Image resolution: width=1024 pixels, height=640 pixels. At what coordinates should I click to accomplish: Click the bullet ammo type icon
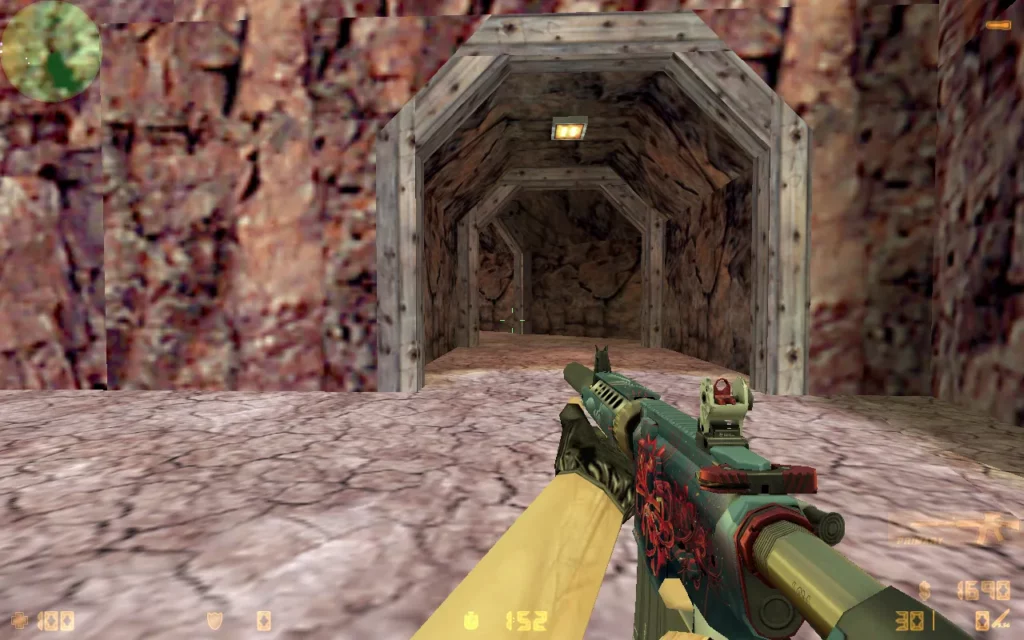(984, 621)
